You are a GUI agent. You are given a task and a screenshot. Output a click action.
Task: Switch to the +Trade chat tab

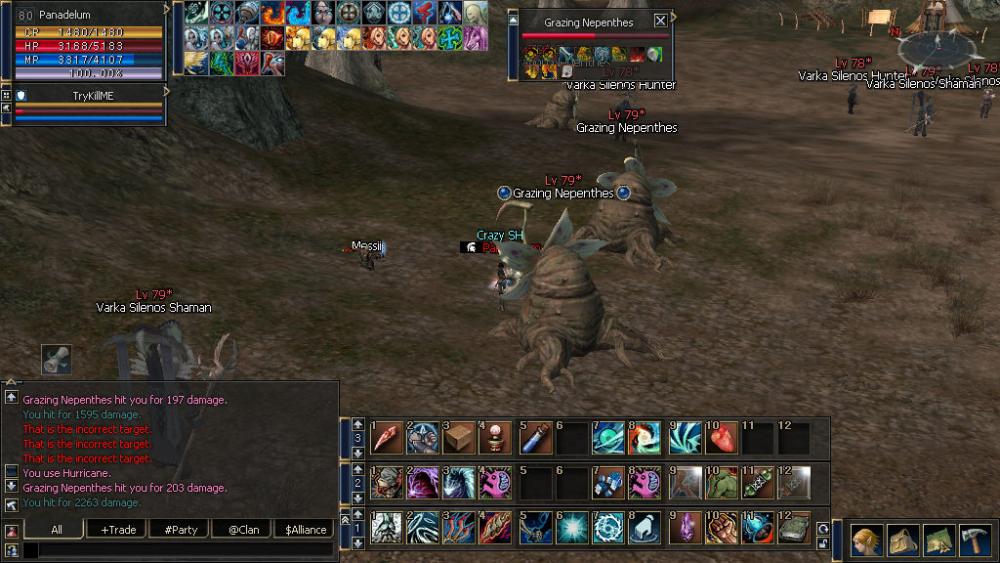117,530
